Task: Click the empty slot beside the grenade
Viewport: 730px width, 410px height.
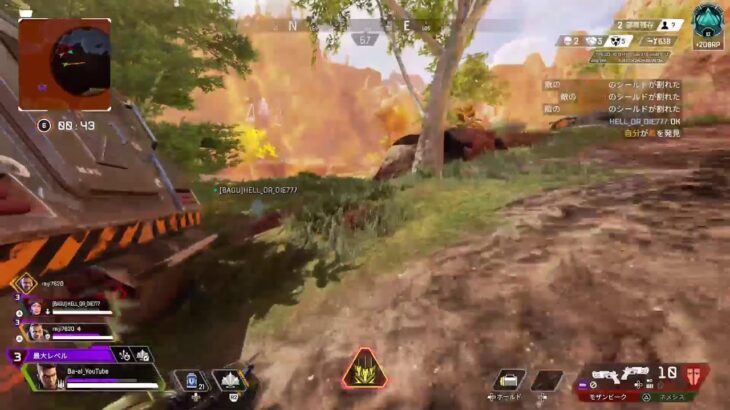Action: coord(546,380)
